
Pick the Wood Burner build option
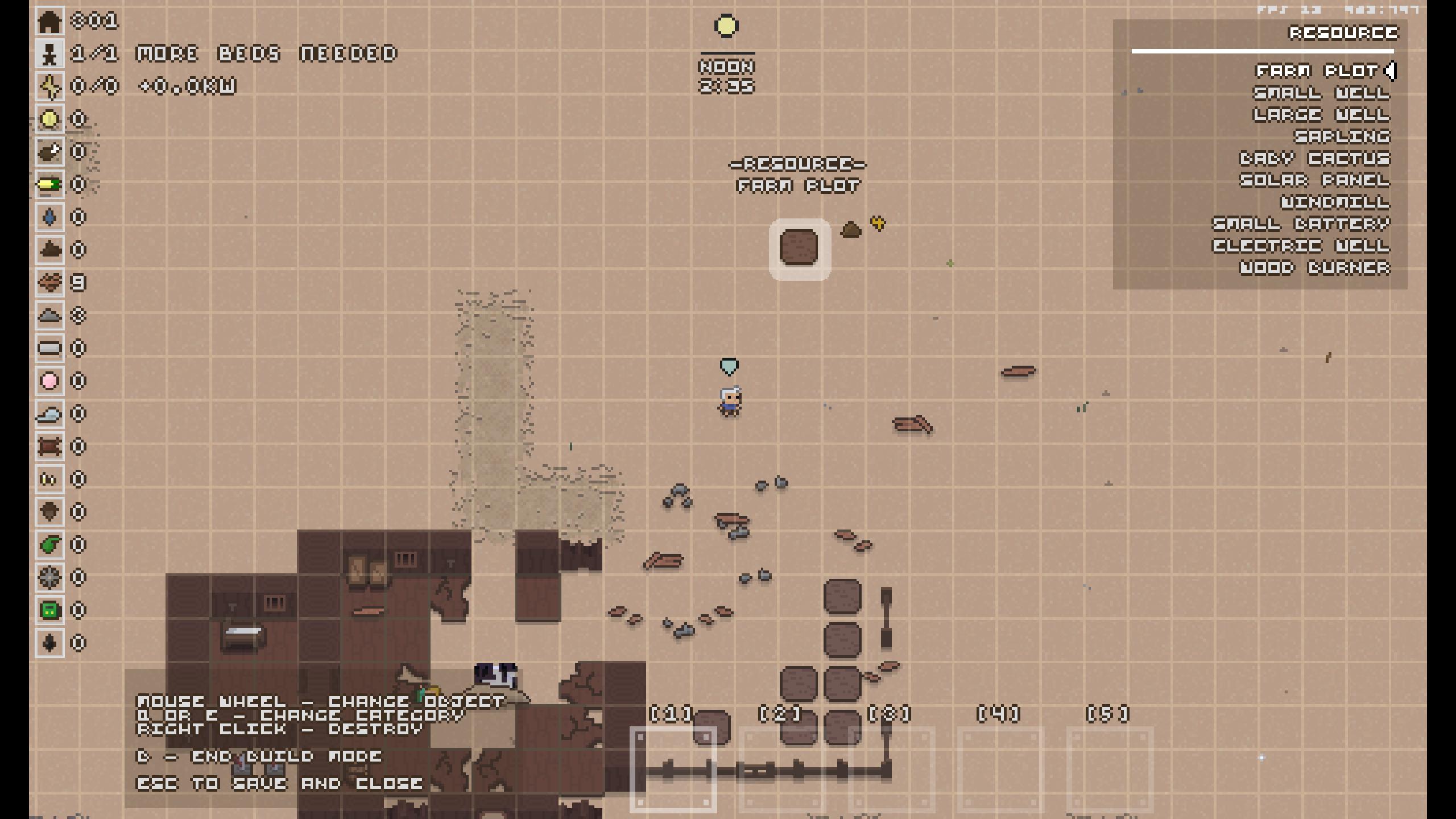click(x=1314, y=267)
